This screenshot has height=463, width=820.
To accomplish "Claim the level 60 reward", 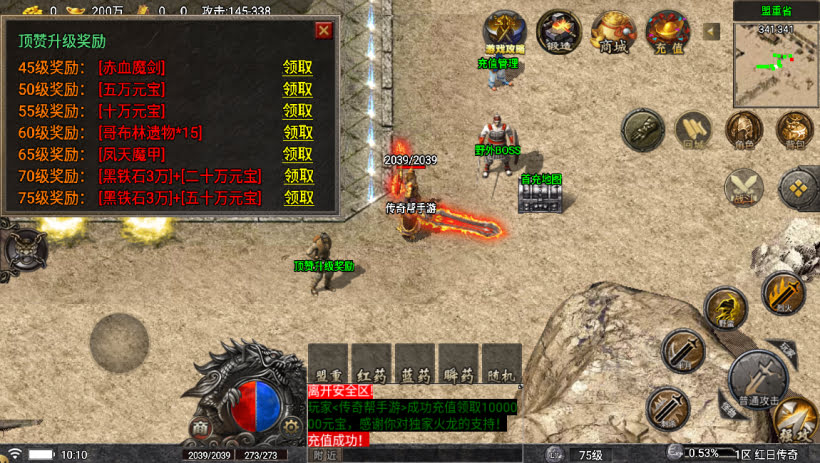I will [x=298, y=132].
